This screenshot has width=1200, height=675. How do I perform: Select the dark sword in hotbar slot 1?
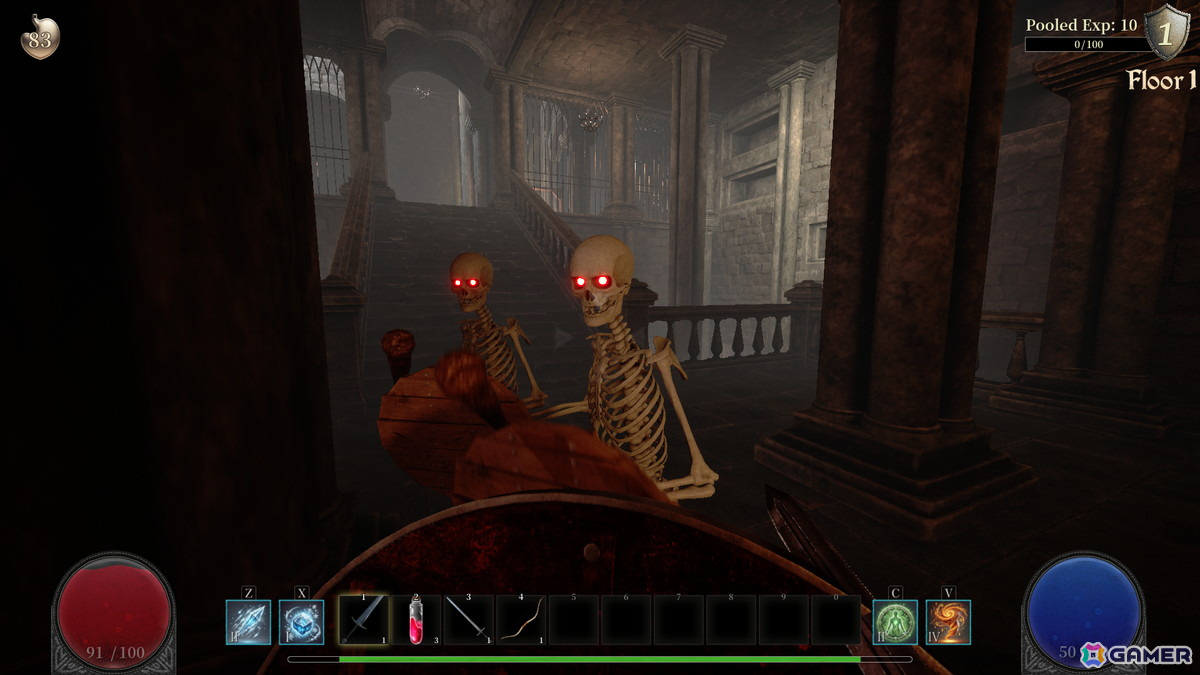pos(363,620)
